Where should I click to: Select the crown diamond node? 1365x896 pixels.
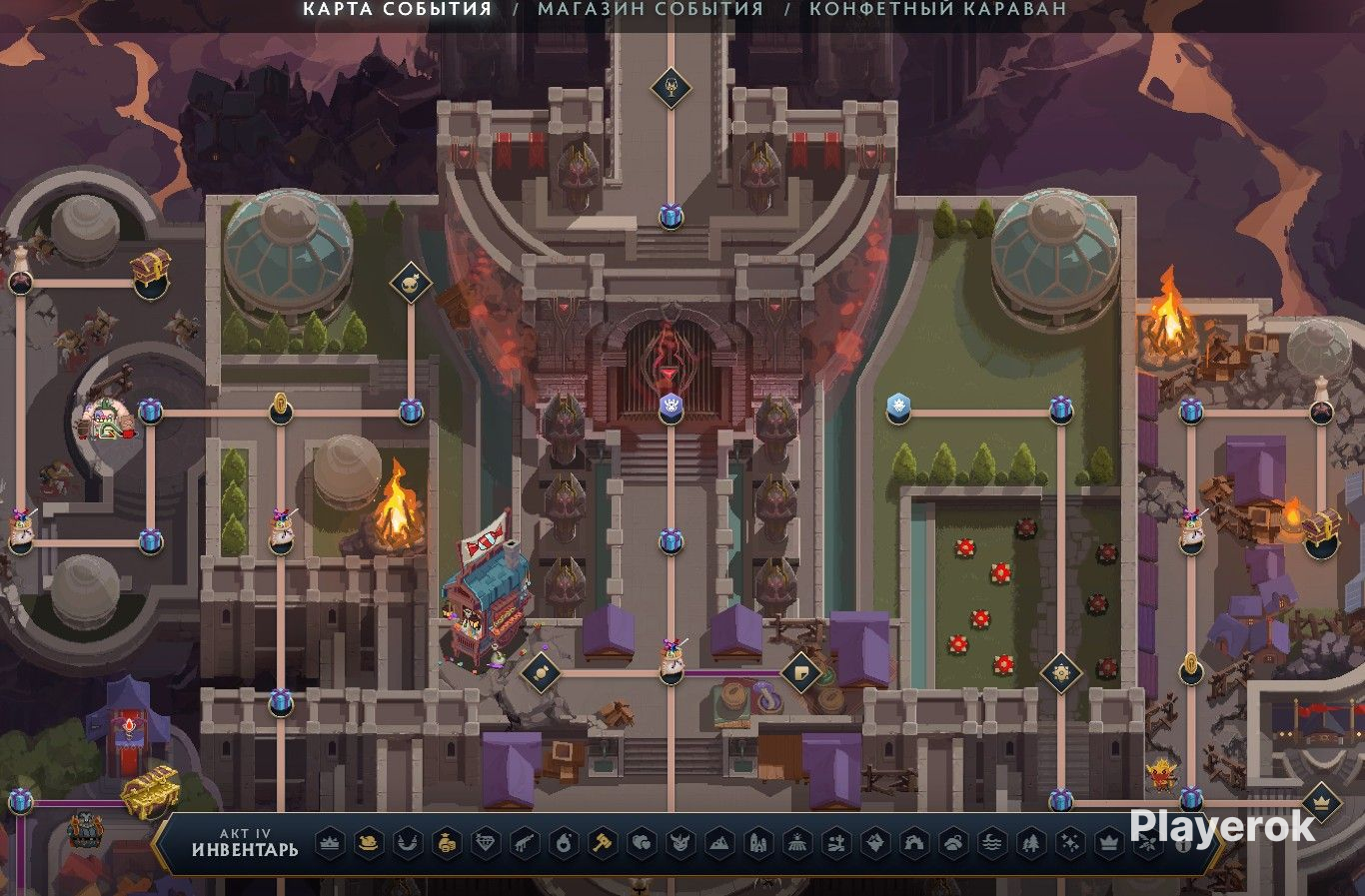(x=1321, y=801)
